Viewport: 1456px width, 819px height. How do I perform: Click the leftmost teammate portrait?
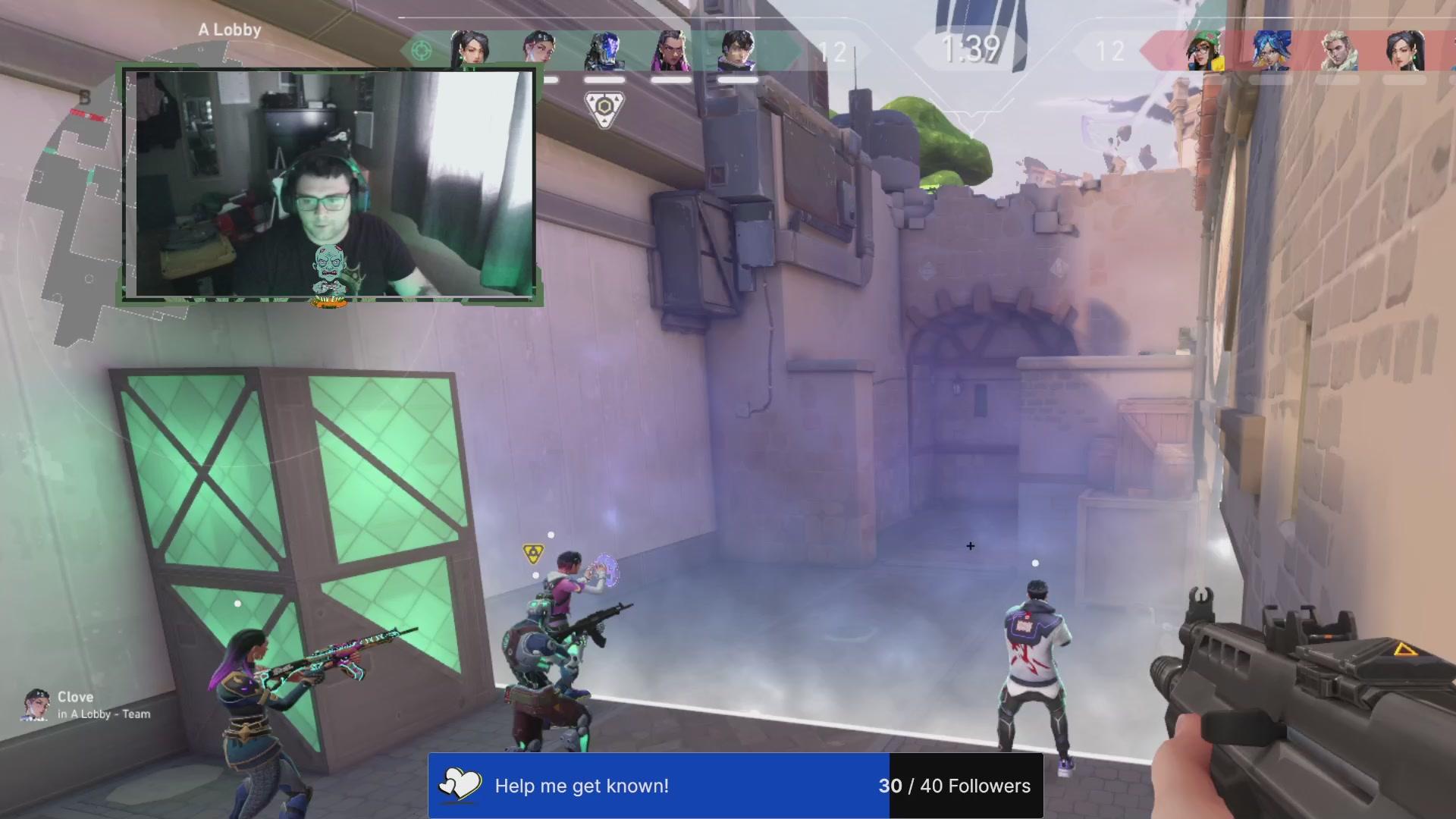tap(469, 49)
